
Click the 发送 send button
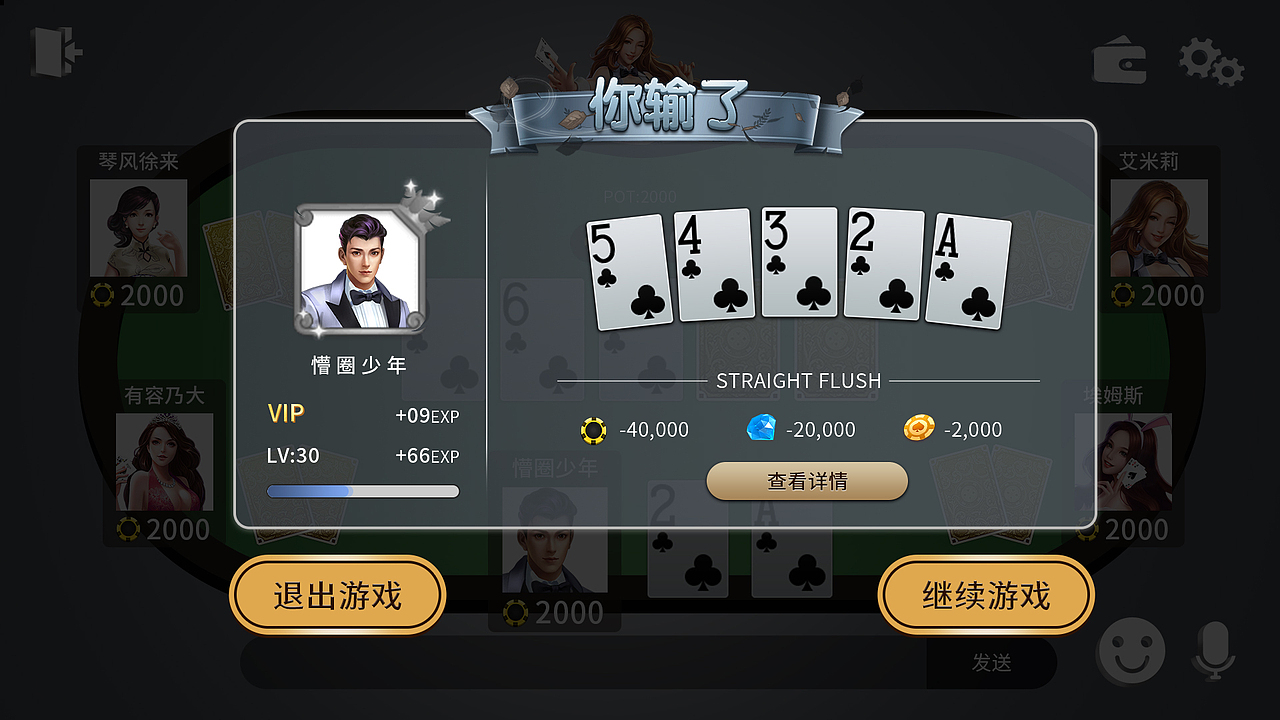(x=990, y=663)
